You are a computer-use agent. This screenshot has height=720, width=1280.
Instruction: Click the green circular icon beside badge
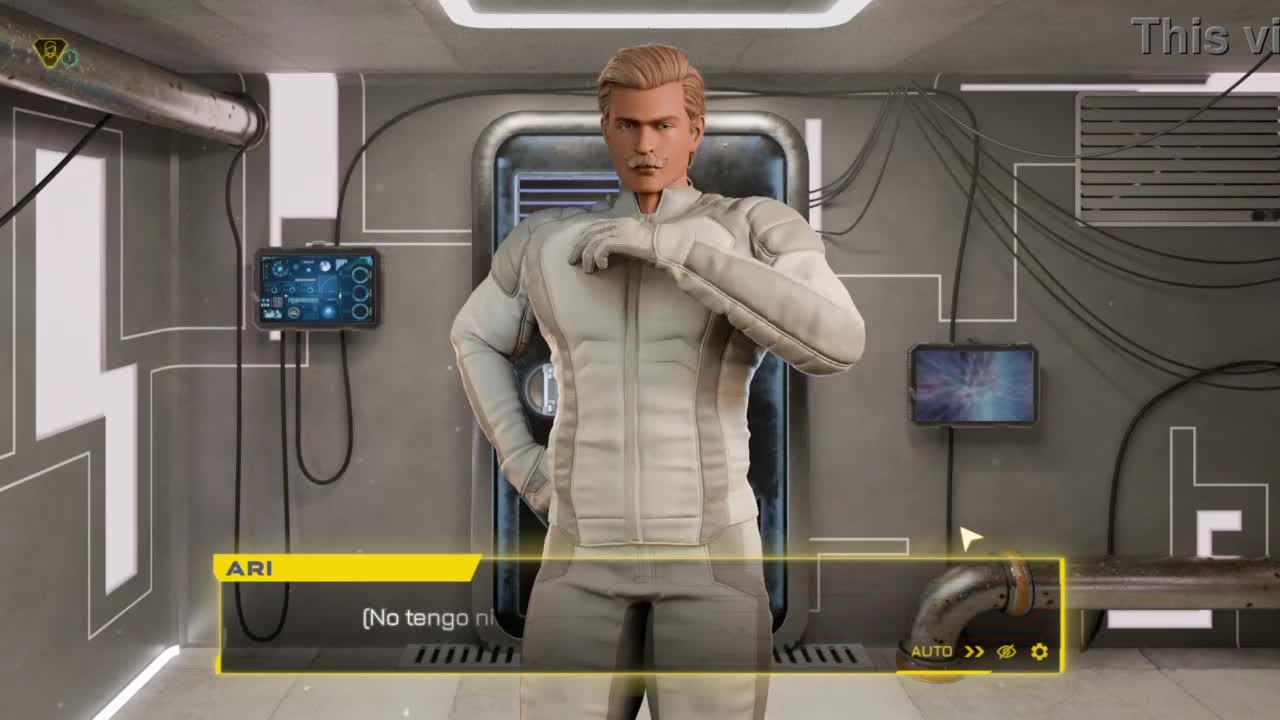tap(70, 58)
